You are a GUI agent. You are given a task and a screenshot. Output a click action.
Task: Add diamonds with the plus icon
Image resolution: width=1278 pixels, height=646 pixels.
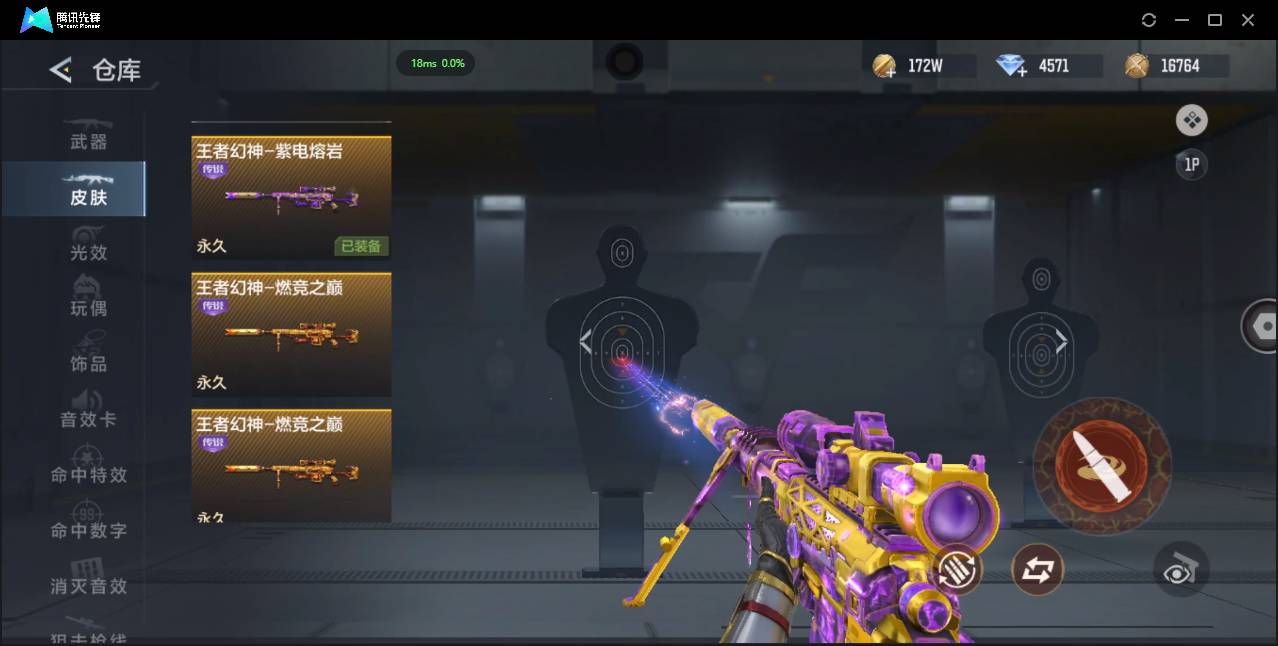click(x=1012, y=67)
